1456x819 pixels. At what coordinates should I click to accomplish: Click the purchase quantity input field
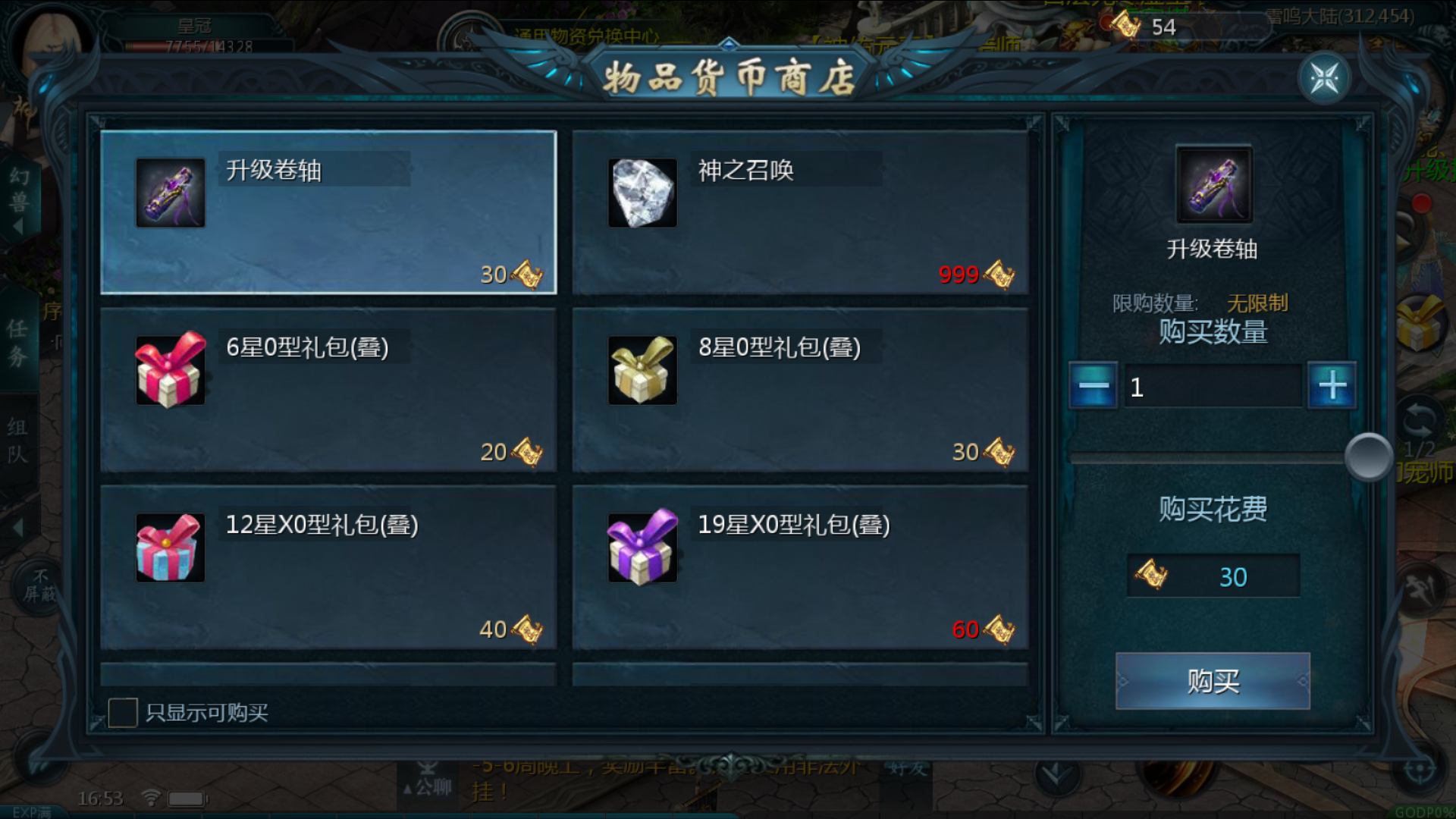coord(1212,387)
